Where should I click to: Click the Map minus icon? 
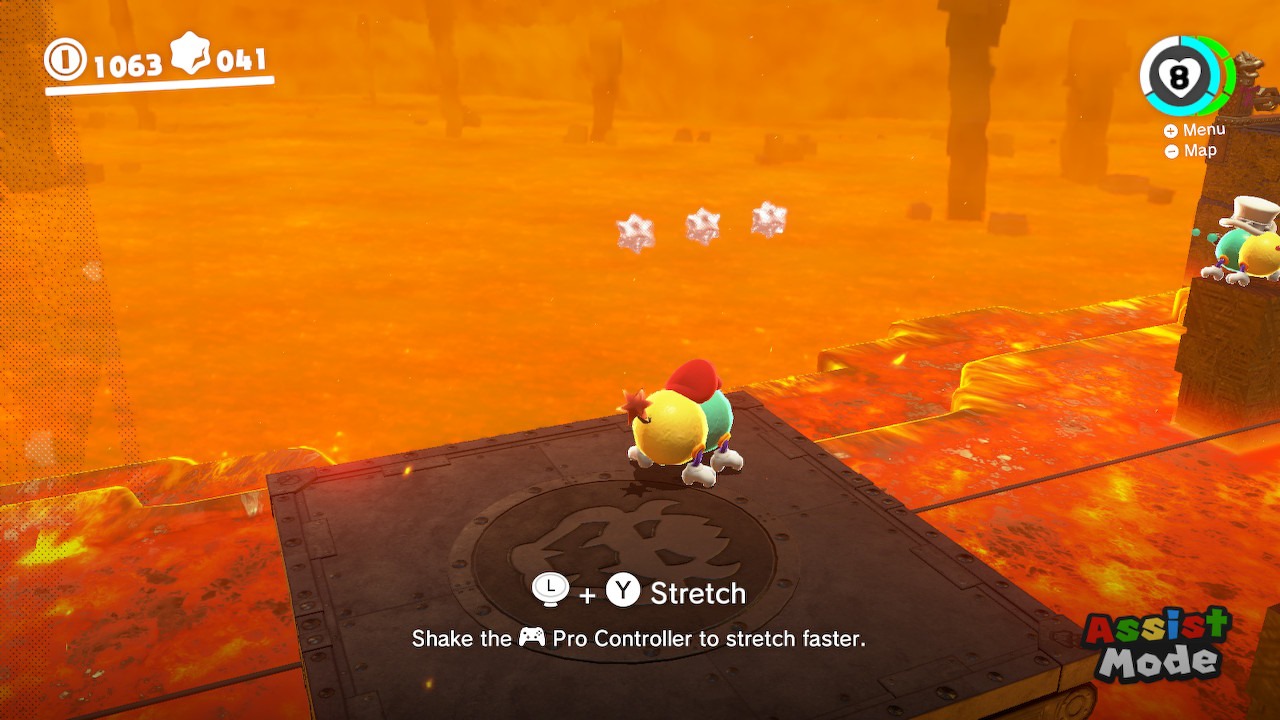[x=1170, y=150]
